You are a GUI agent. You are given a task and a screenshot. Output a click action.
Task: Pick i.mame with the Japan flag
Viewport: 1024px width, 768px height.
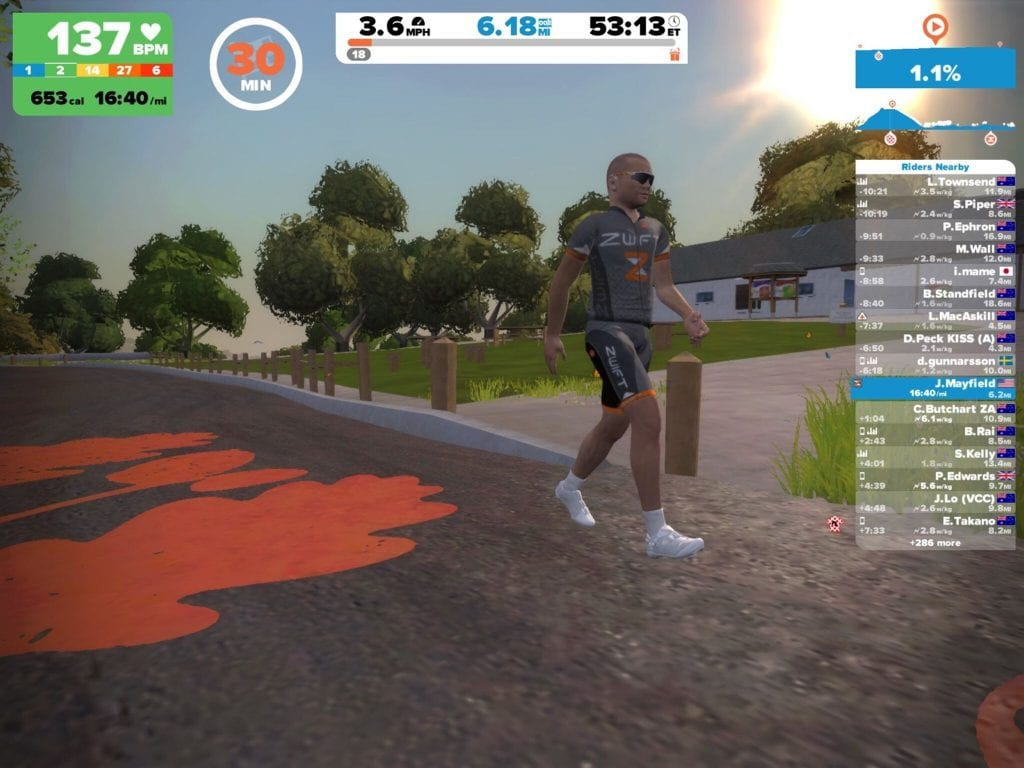(935, 276)
